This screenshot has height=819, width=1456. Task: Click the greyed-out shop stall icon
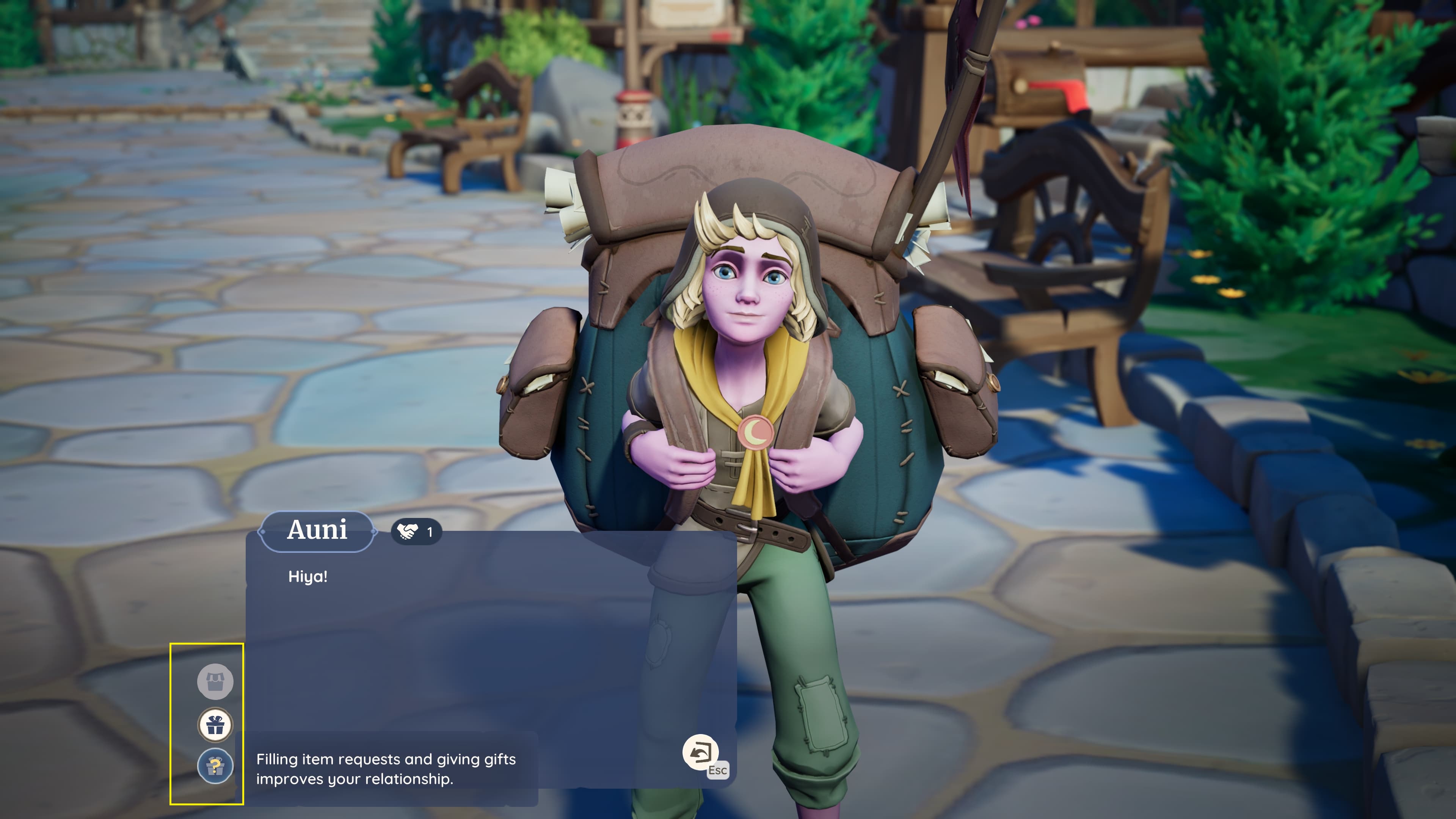(x=215, y=681)
